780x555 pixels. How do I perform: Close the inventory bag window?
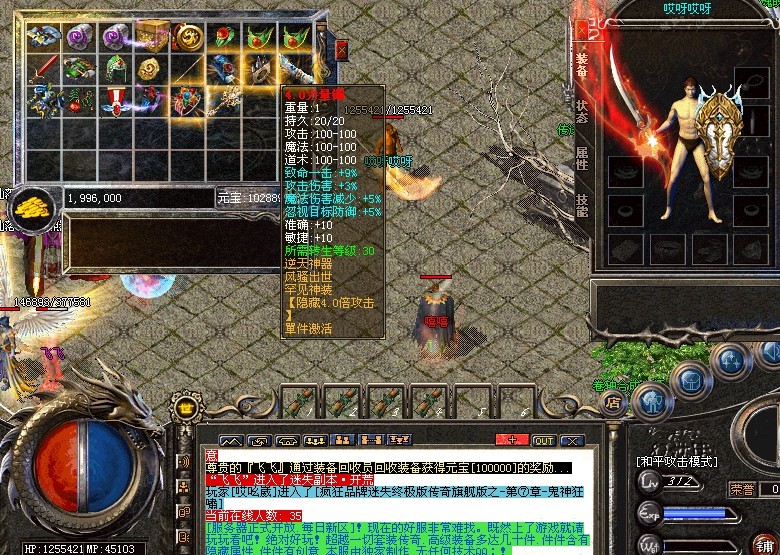tap(341, 49)
